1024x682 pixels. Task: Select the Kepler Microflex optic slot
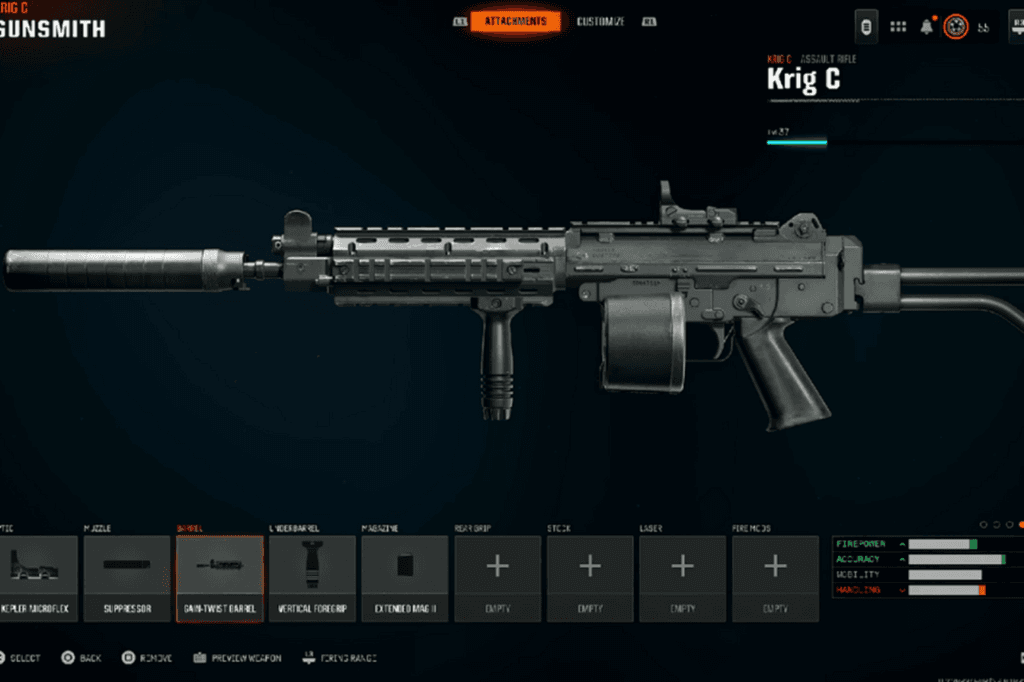[37, 577]
